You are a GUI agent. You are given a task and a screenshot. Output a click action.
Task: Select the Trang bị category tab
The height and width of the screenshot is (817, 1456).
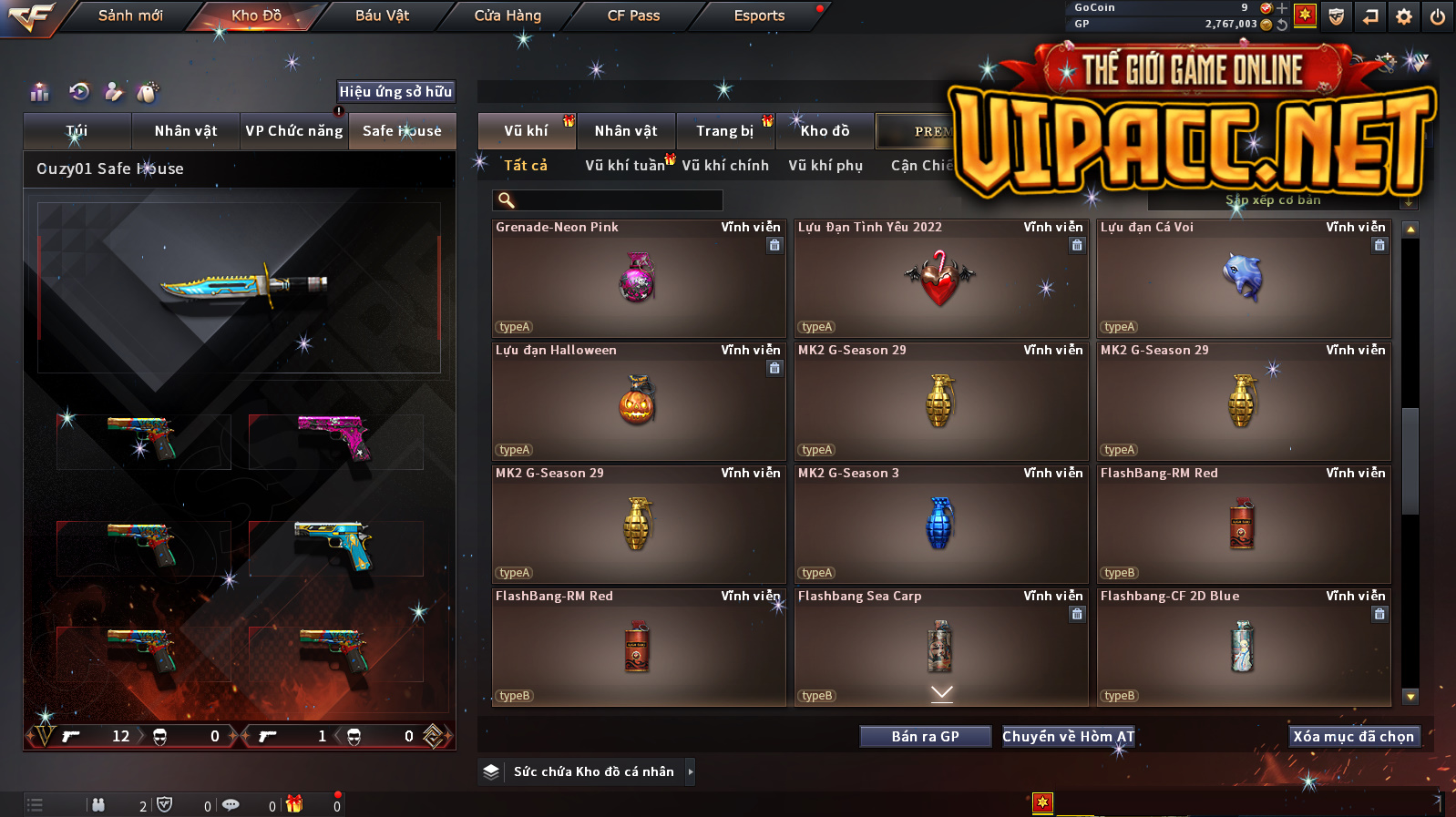[724, 131]
